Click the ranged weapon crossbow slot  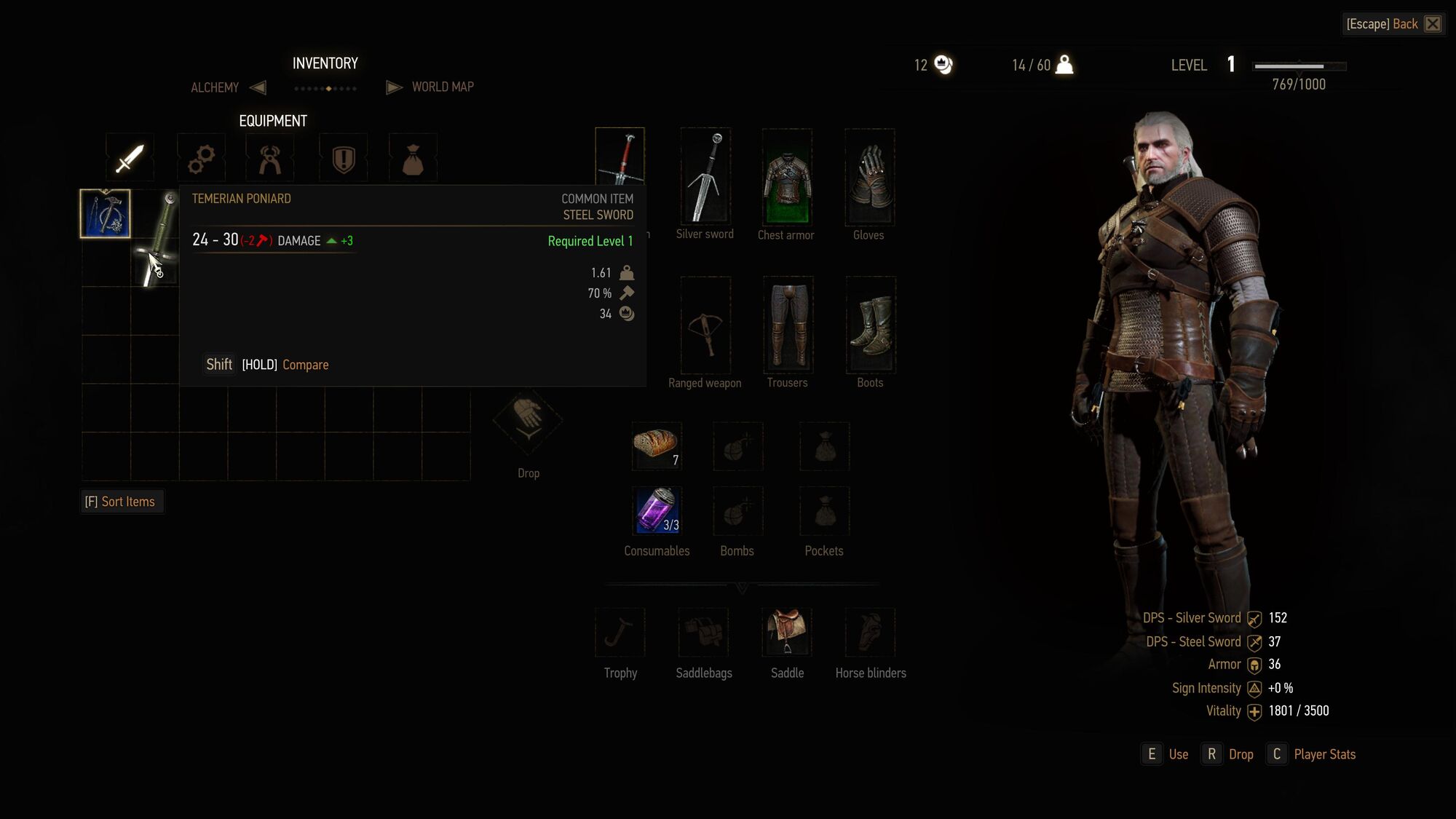(x=705, y=325)
